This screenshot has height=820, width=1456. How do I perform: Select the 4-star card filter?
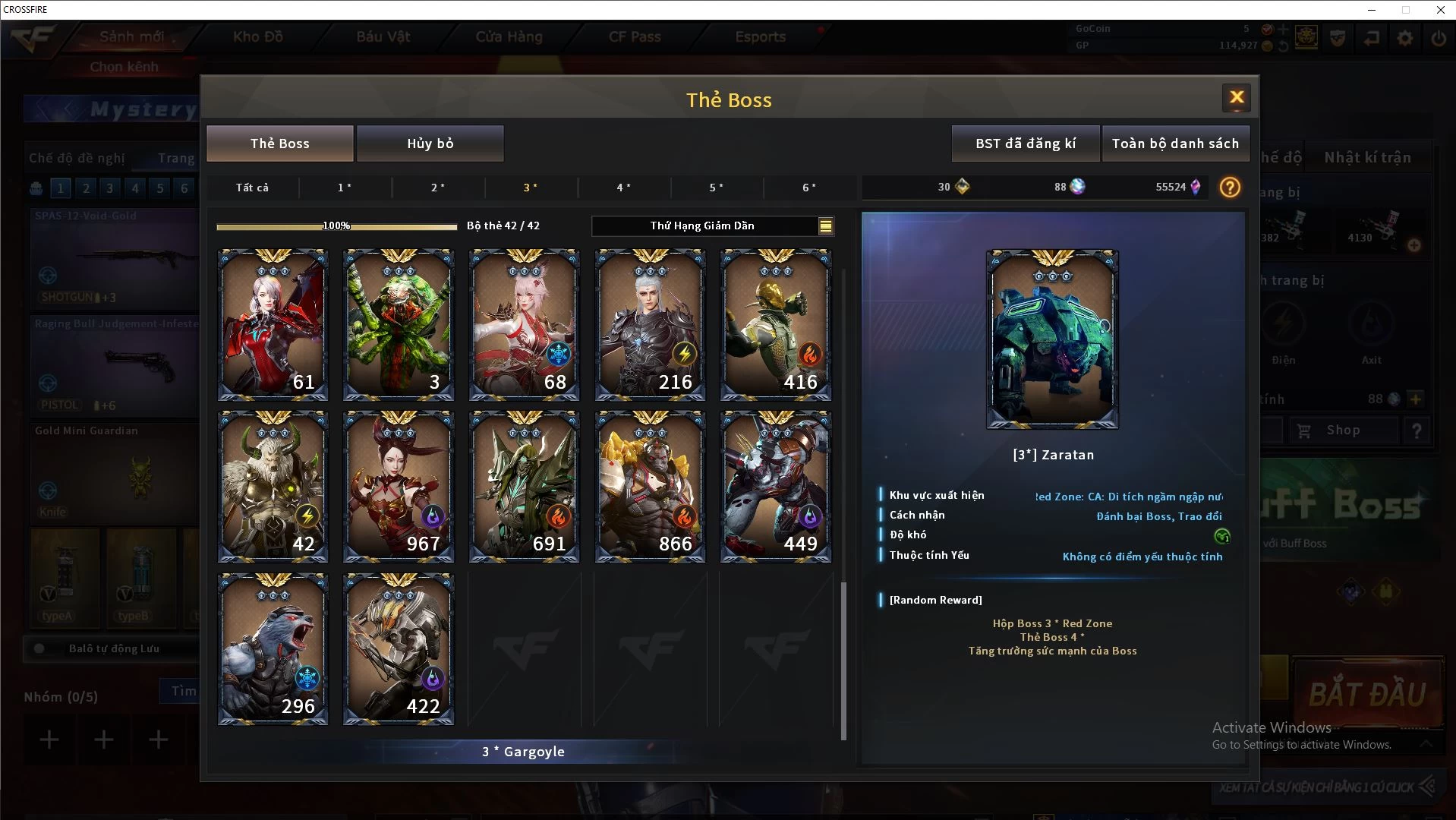[x=623, y=188]
